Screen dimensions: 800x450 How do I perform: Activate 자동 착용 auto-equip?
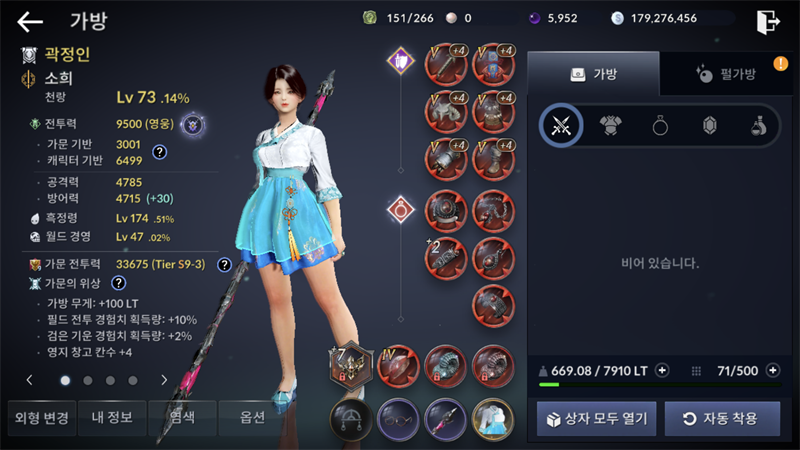coord(723,418)
